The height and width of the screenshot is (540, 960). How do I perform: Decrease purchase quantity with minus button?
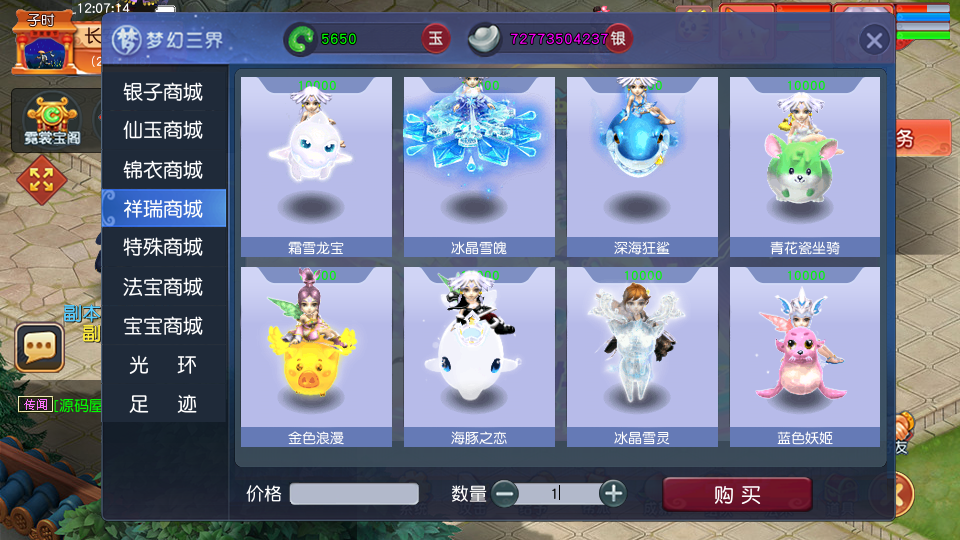(505, 493)
